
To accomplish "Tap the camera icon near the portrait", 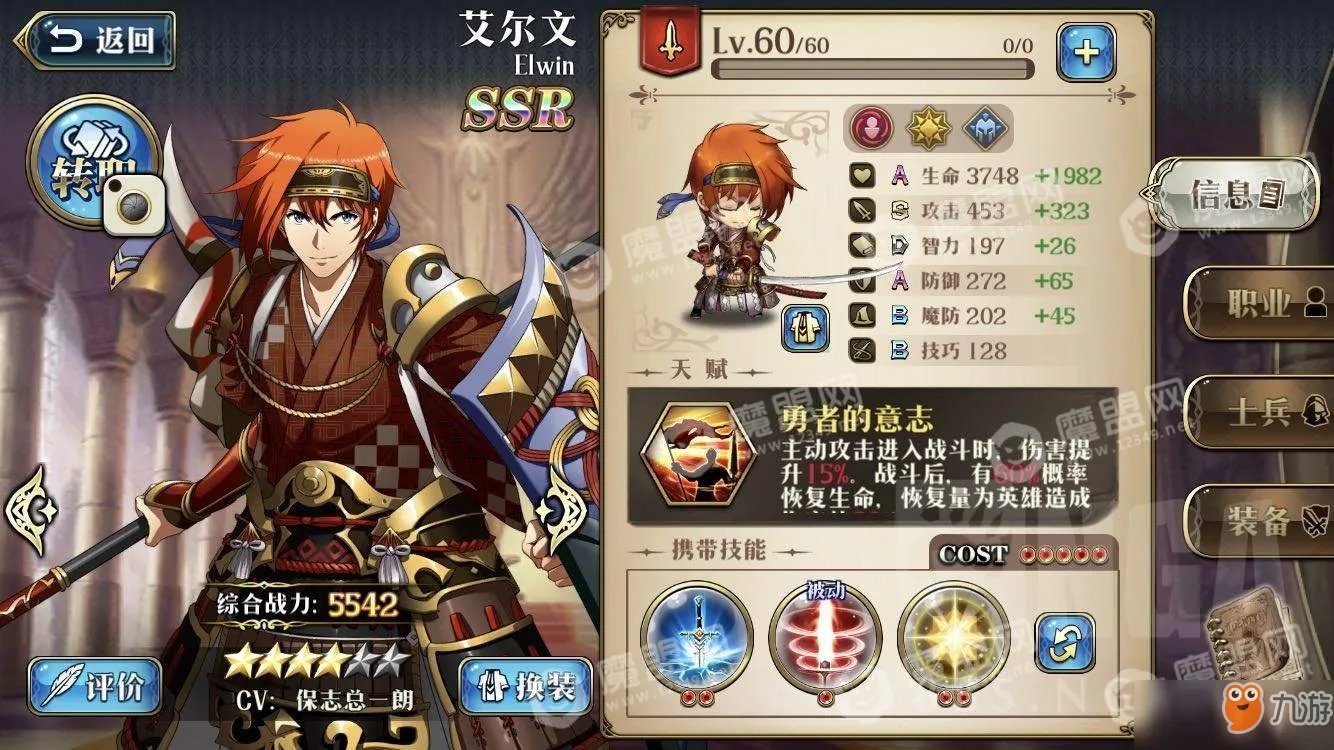I will tap(137, 207).
